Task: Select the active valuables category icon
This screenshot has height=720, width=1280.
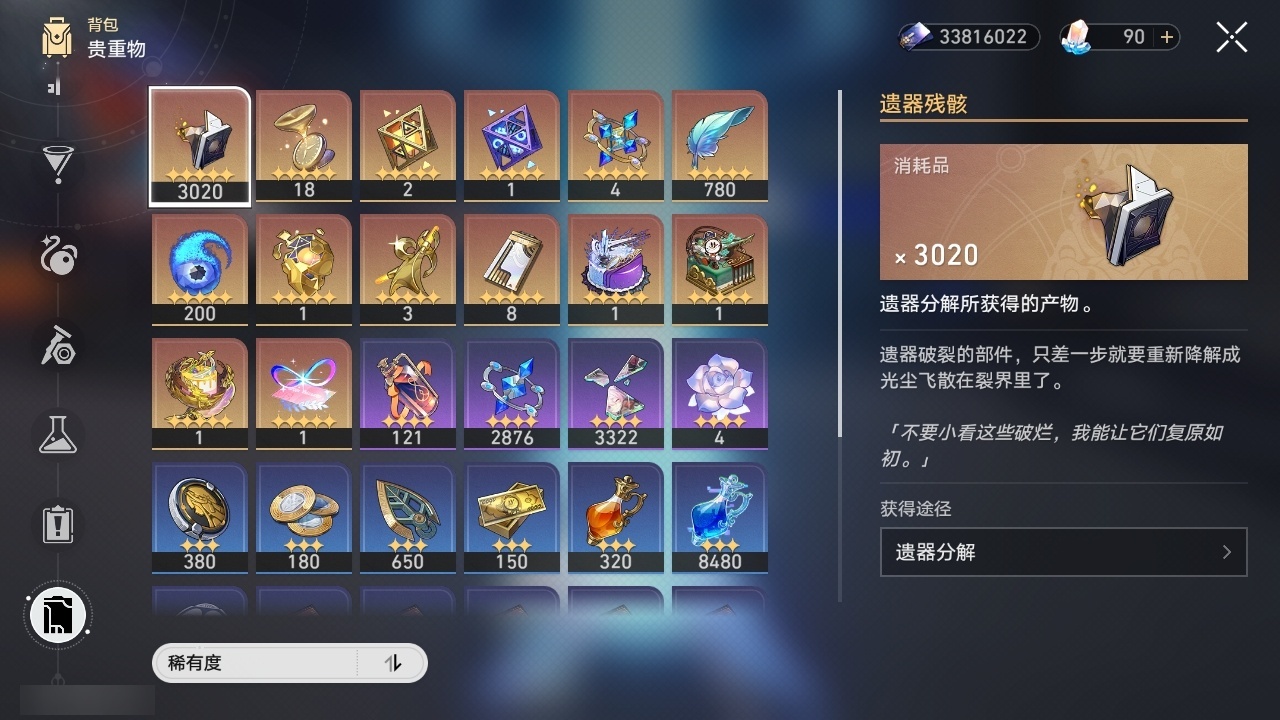Action: click(57, 614)
